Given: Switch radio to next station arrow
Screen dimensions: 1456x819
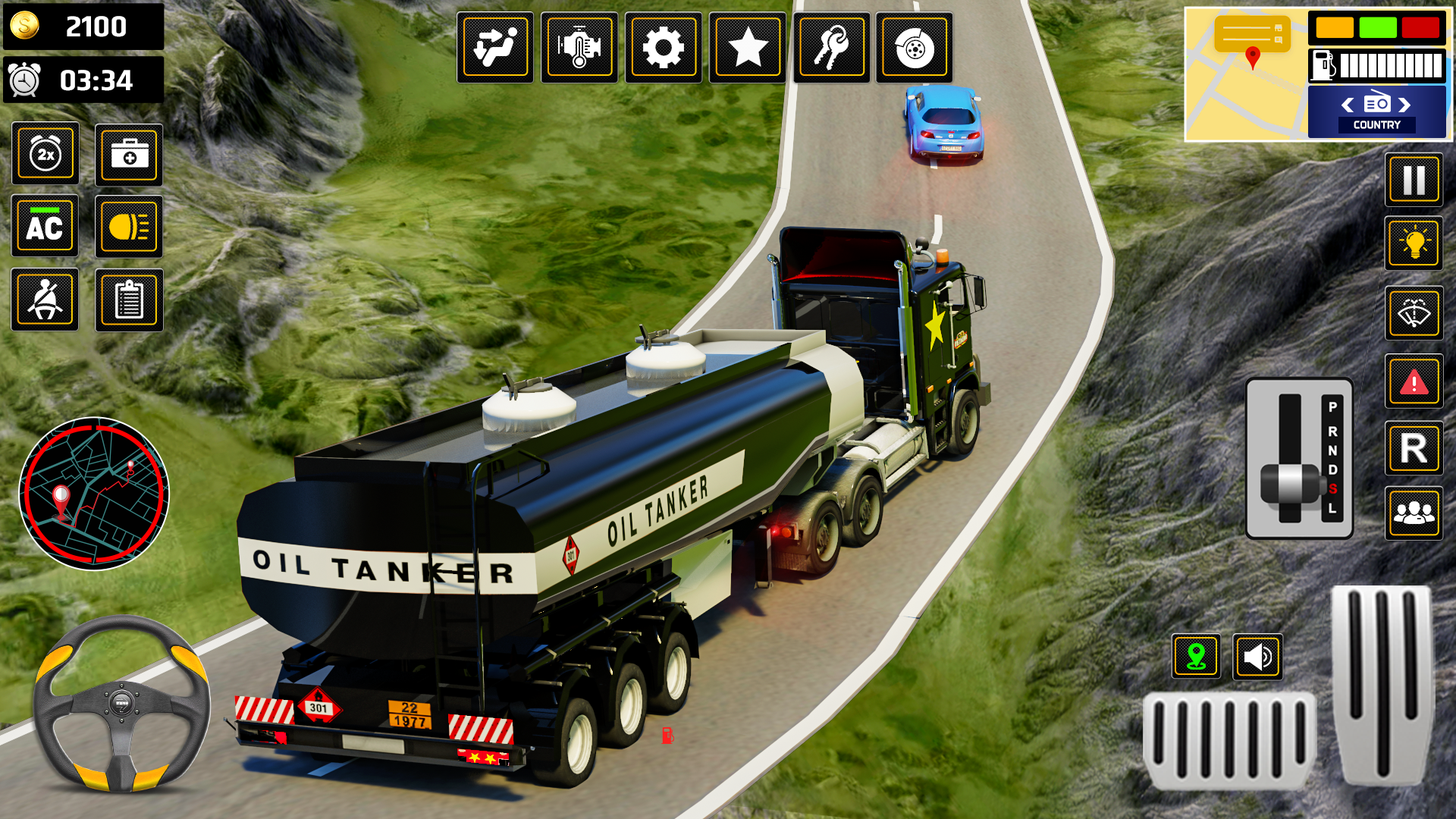Looking at the screenshot, I should [1405, 105].
